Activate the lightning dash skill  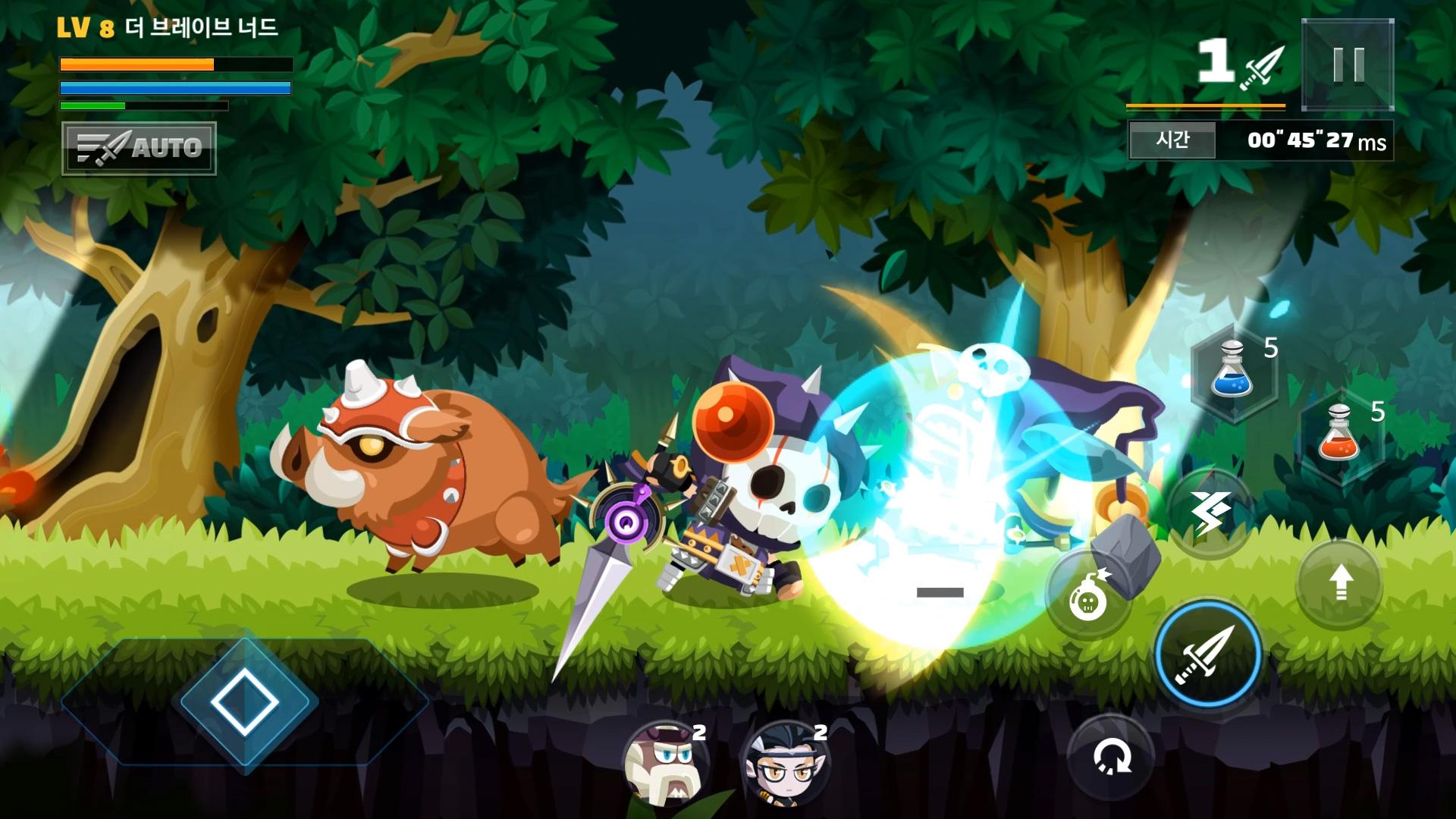[x=1209, y=513]
